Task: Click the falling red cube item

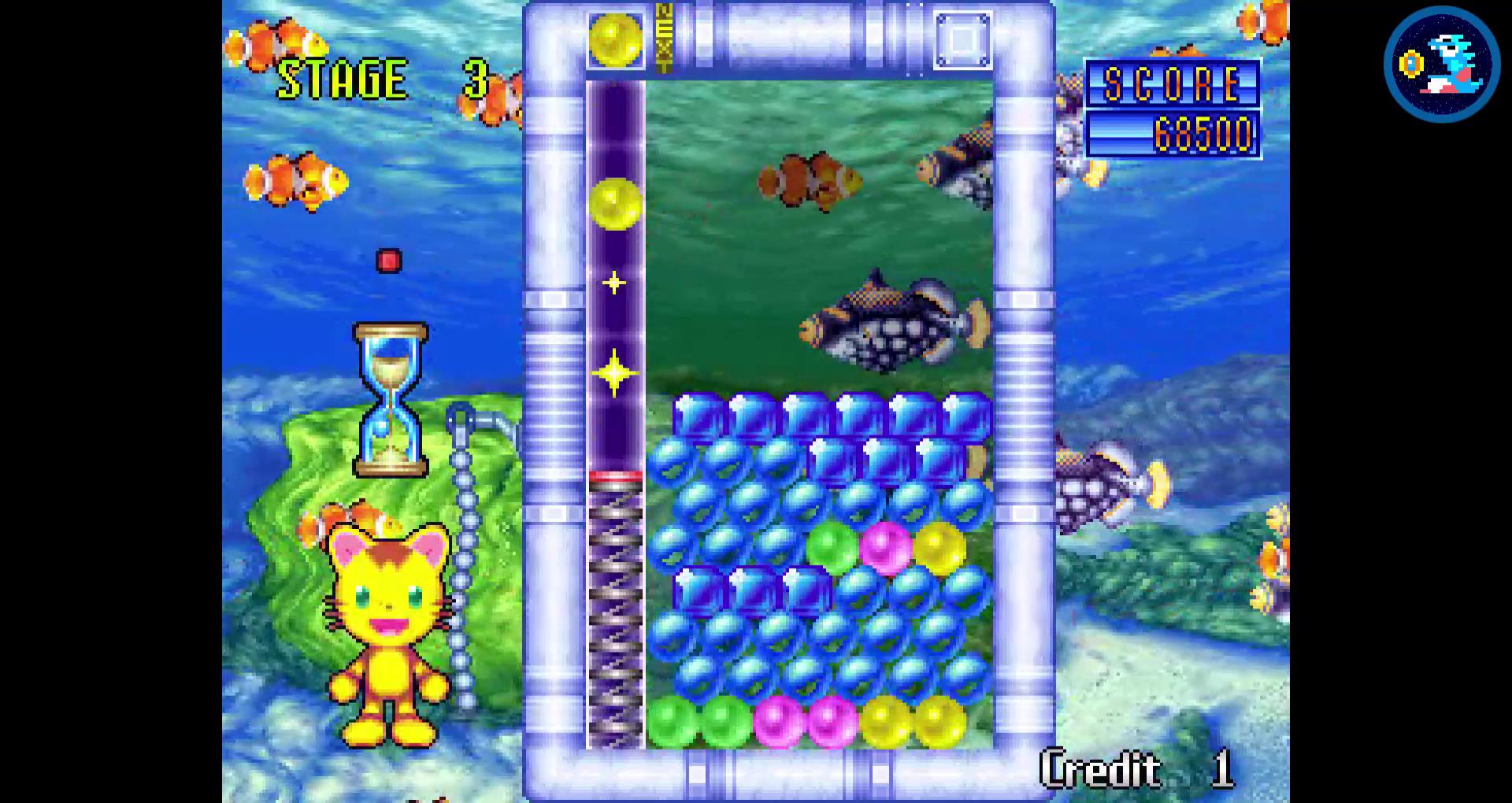Action: (x=387, y=259)
